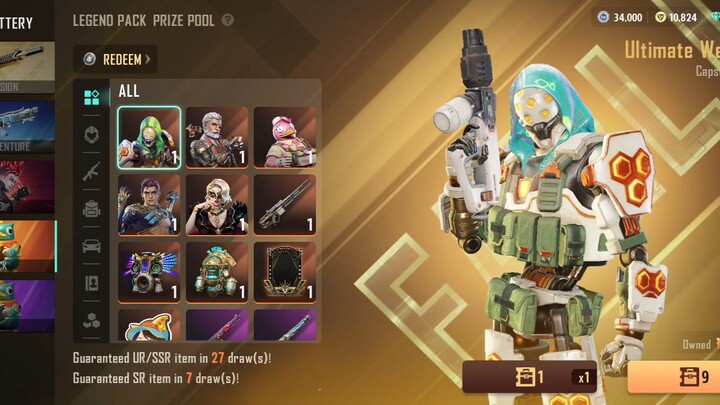This screenshot has width=720, height=405.
Task: Filter prizes by weapon rifle category
Action: tap(91, 171)
